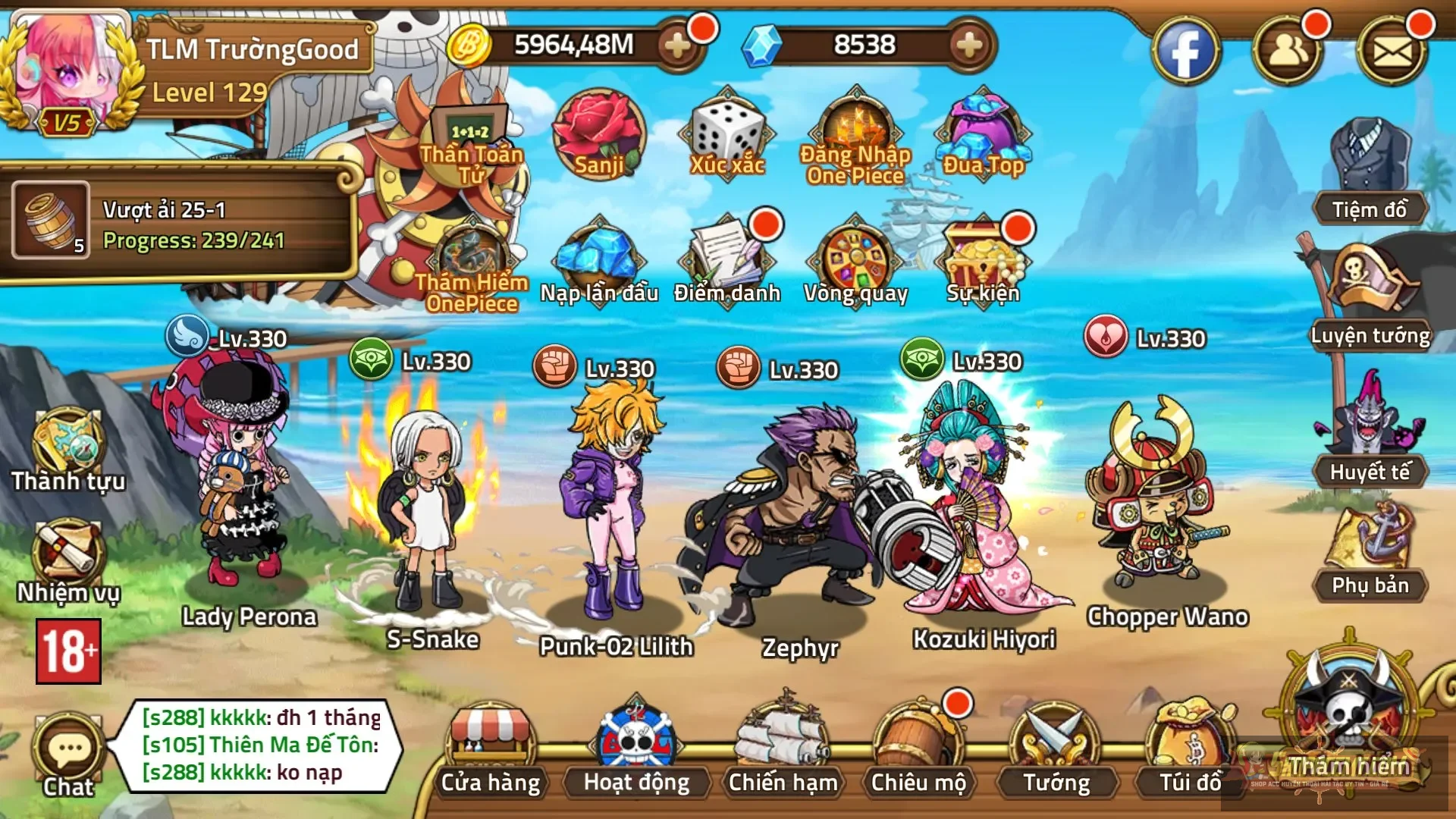Open the Tiệm đồ outfit shop
Screen dimensions: 1456x819
[x=1370, y=174]
